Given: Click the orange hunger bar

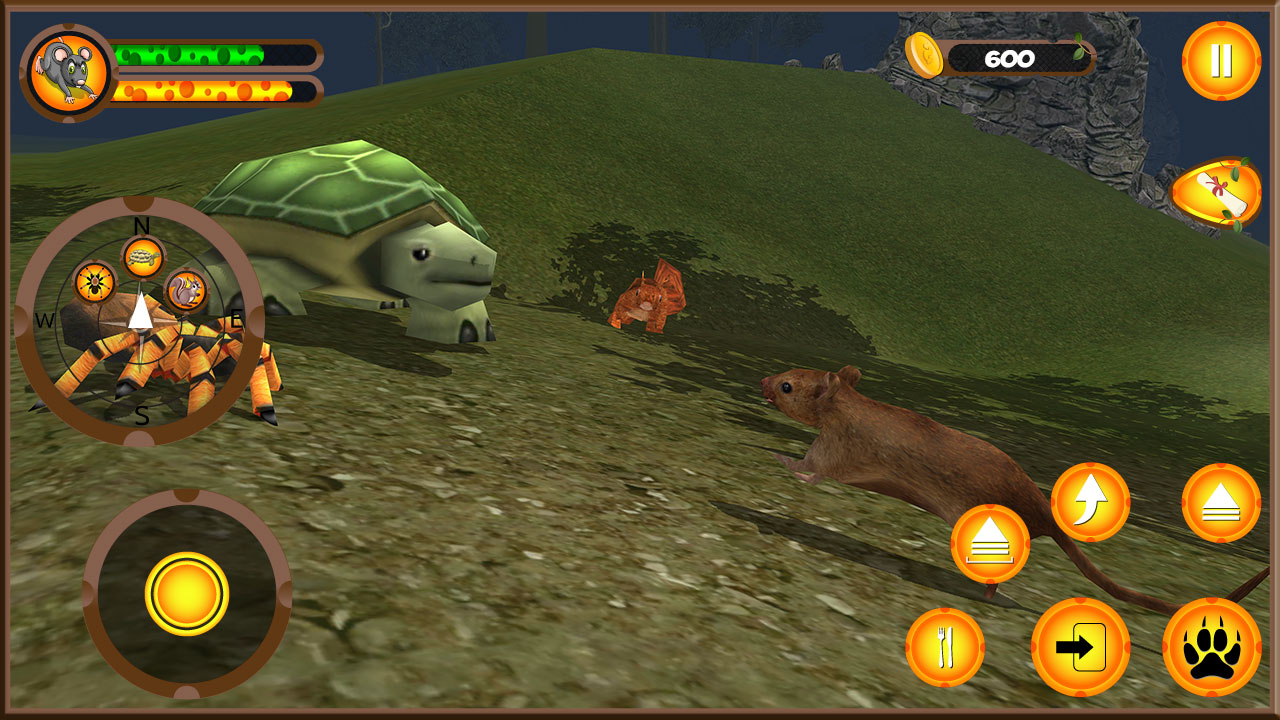Looking at the screenshot, I should (200, 92).
